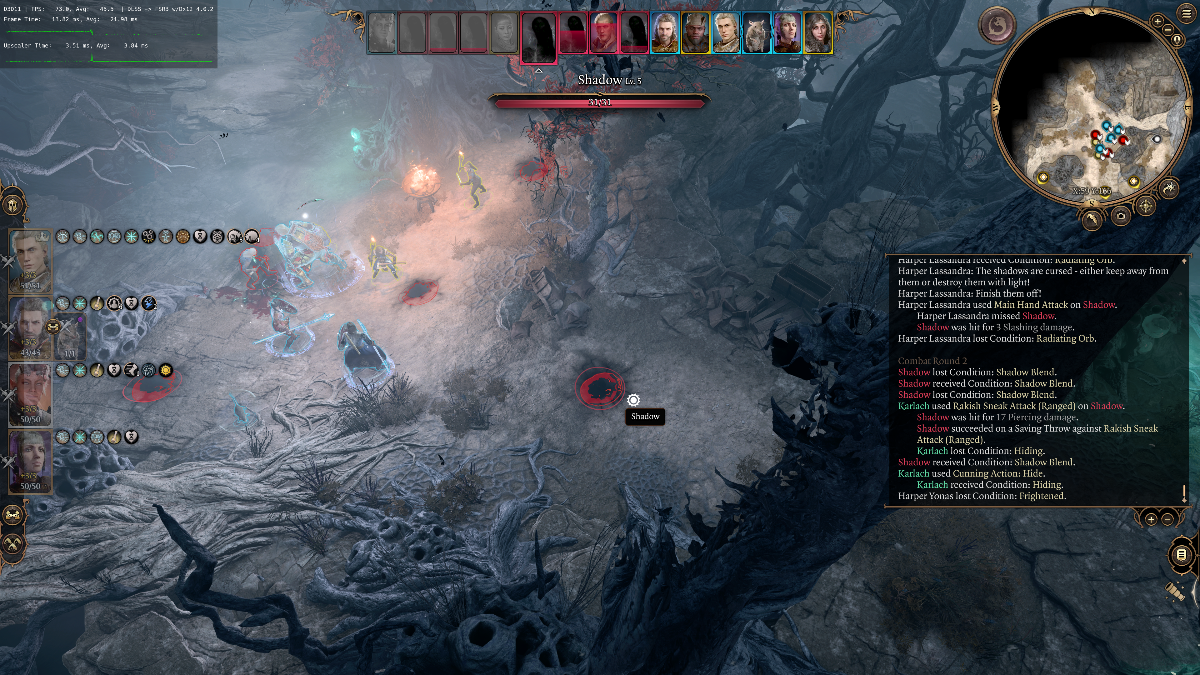Increase the combat log size with plus
Screen dimensions: 1200x675
point(1151,518)
